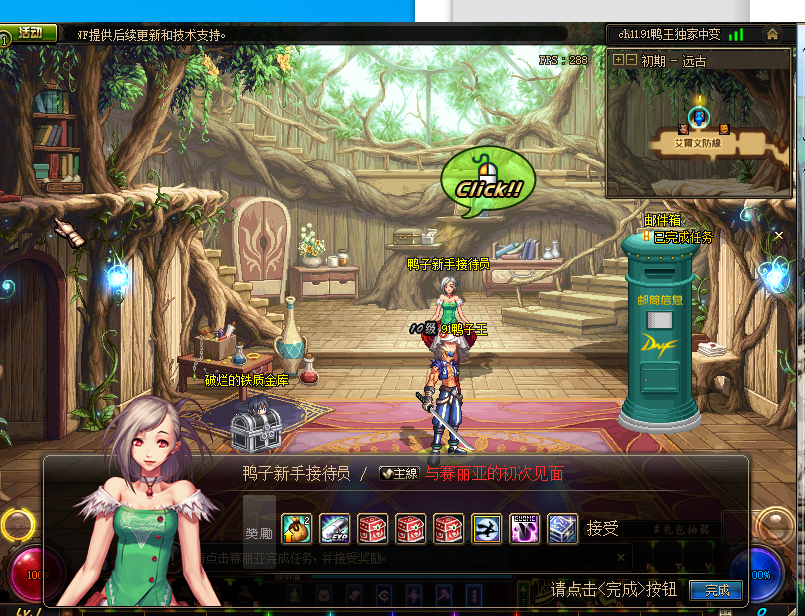The width and height of the screenshot is (805, 616).
Task: Close the 已完成任务 notification with the X
Action: [x=779, y=236]
